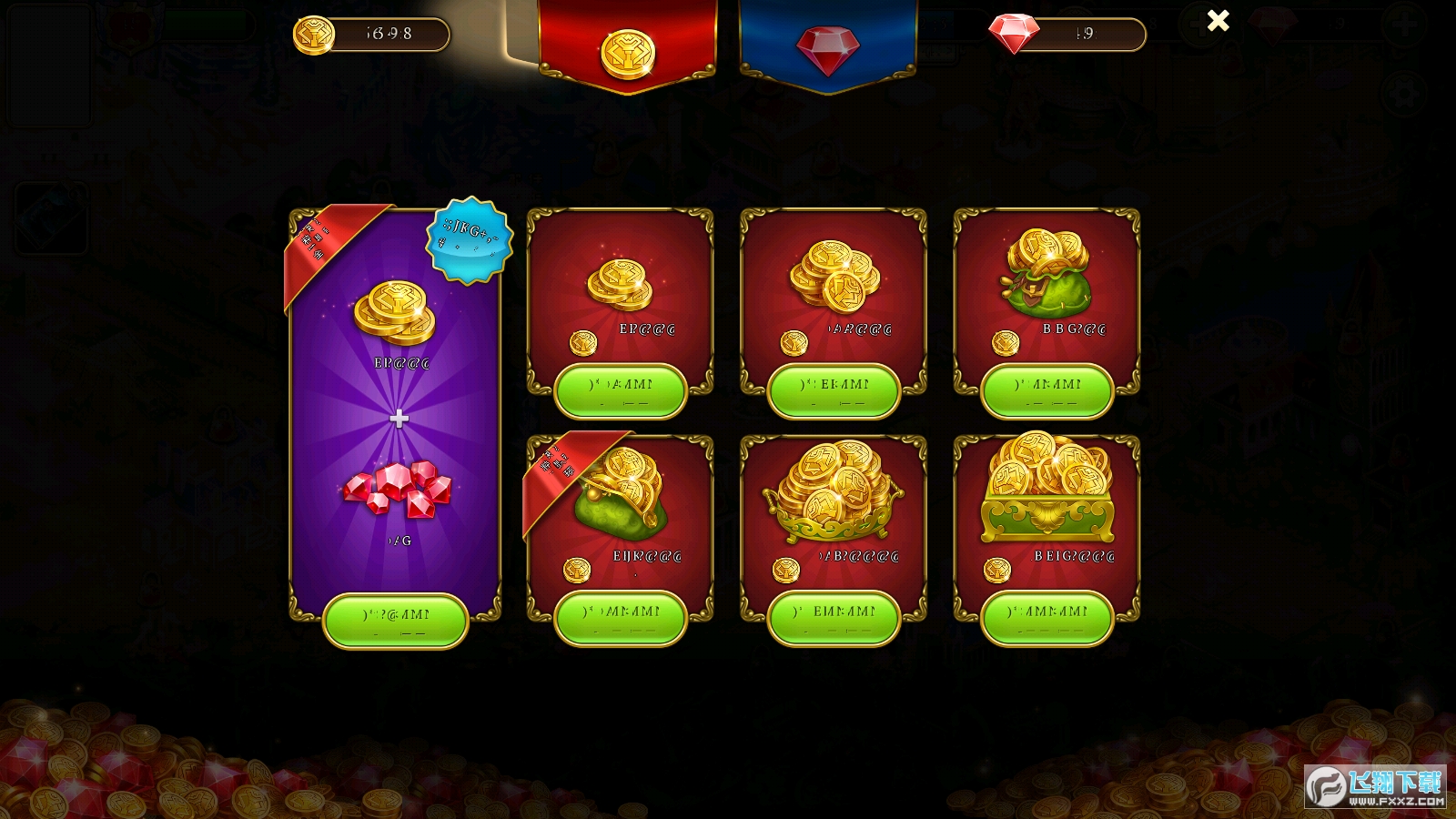Image resolution: width=1456 pixels, height=819 pixels.
Task: Purchase the golden bowl of coins pack
Action: click(834, 619)
